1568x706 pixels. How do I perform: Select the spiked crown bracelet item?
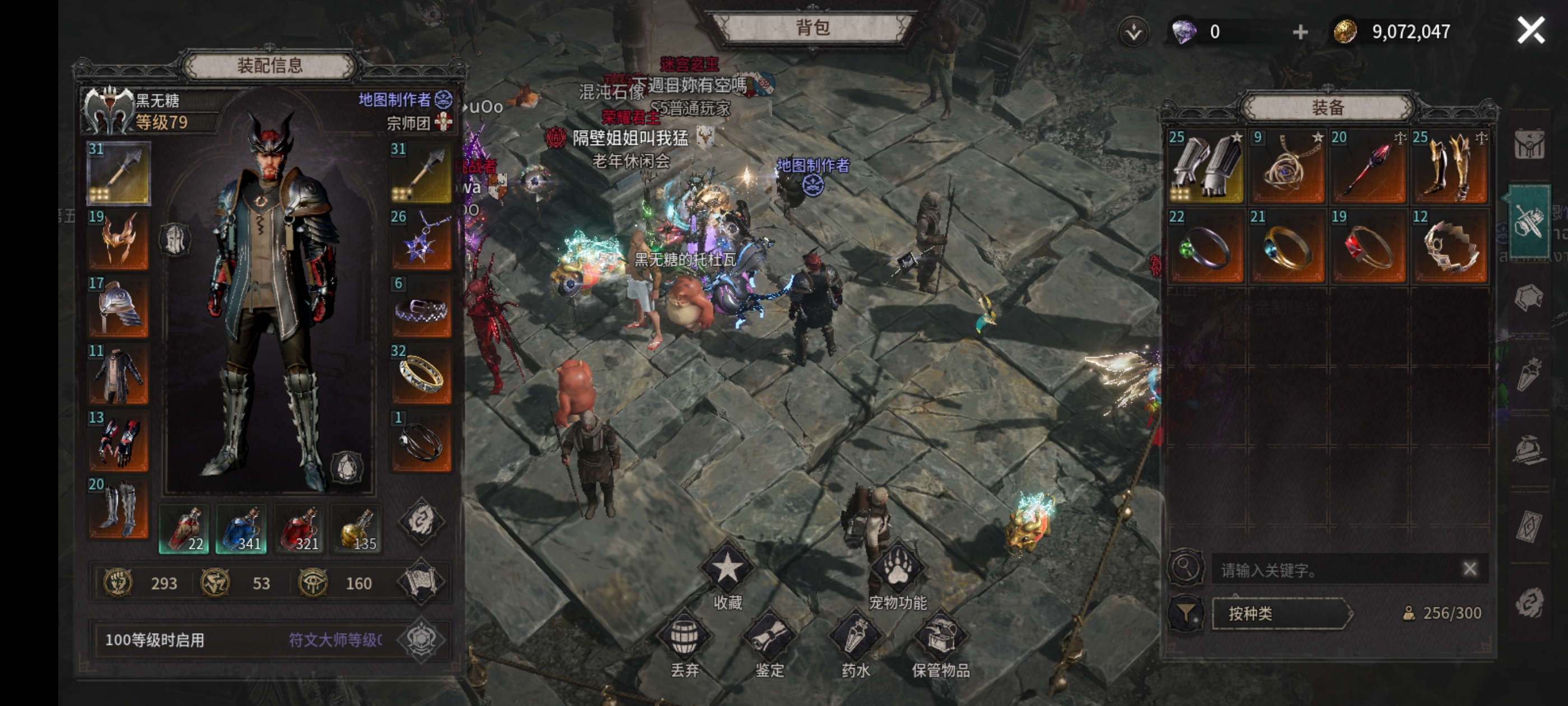coord(1450,246)
